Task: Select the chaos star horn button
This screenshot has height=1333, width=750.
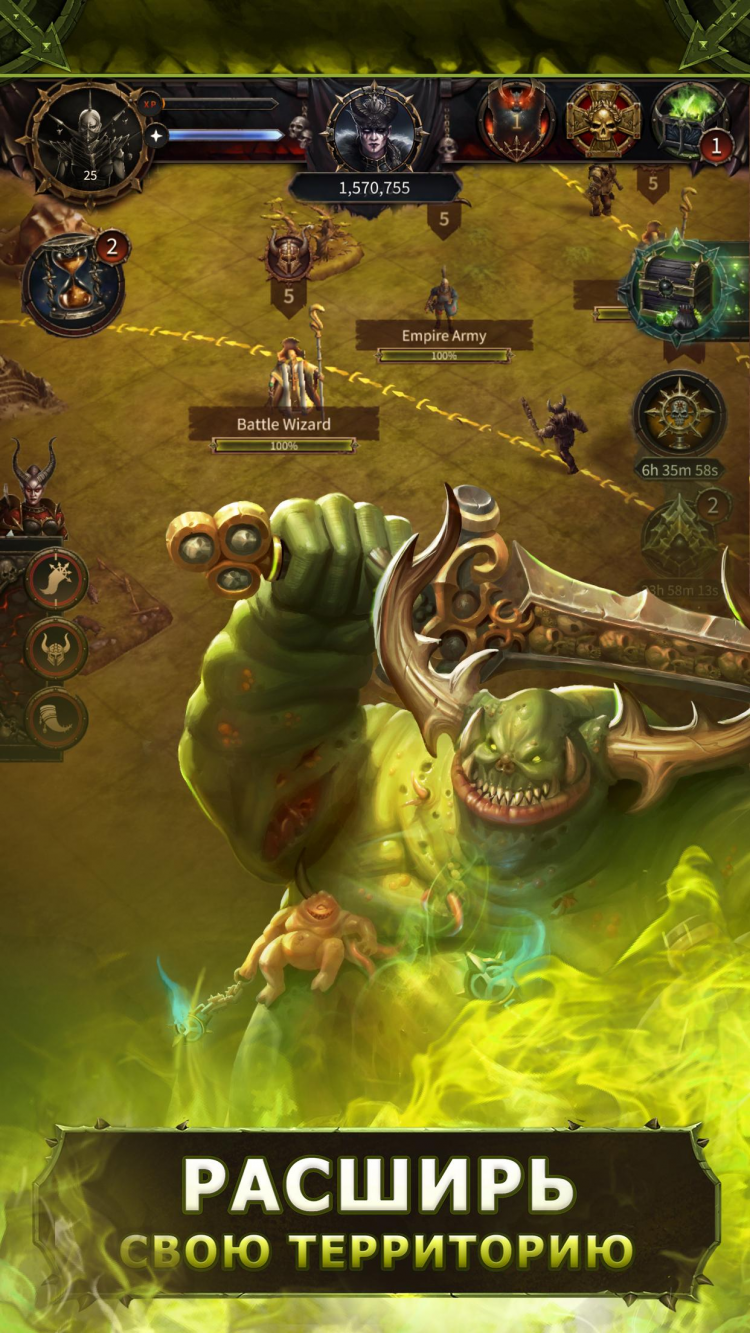Action: (x=57, y=579)
